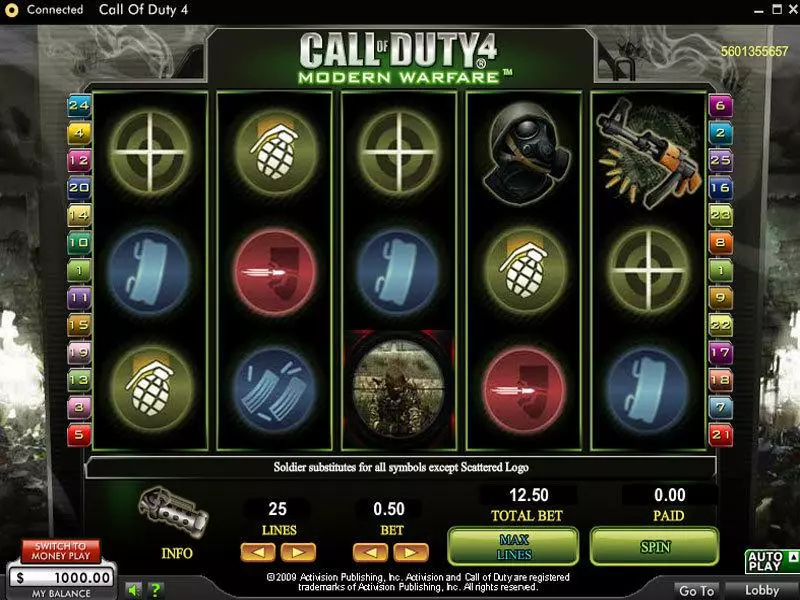Choose payline 21 red marker
Screen dimensions: 800x600
tap(720, 435)
